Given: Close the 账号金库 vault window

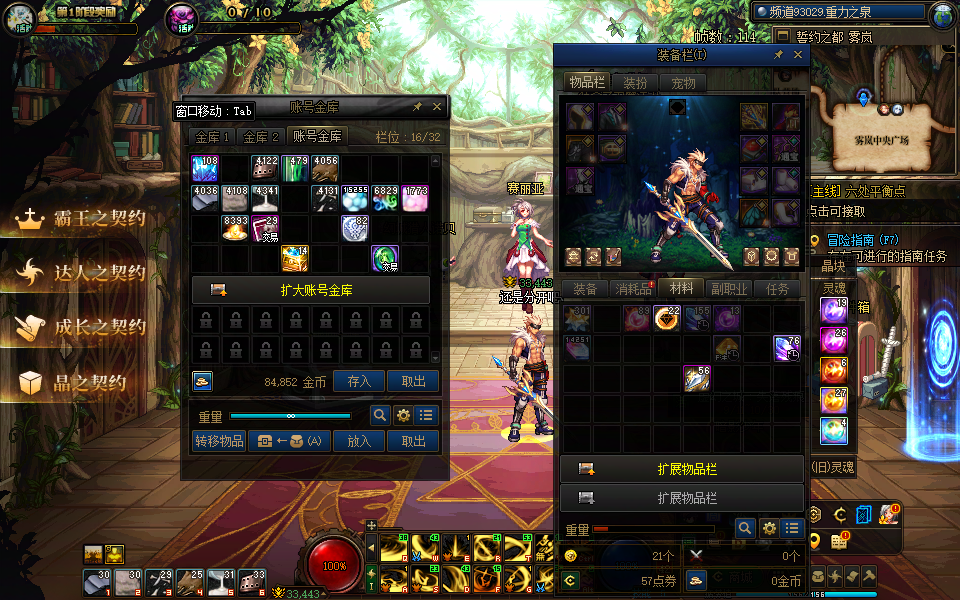Looking at the screenshot, I should [x=437, y=106].
